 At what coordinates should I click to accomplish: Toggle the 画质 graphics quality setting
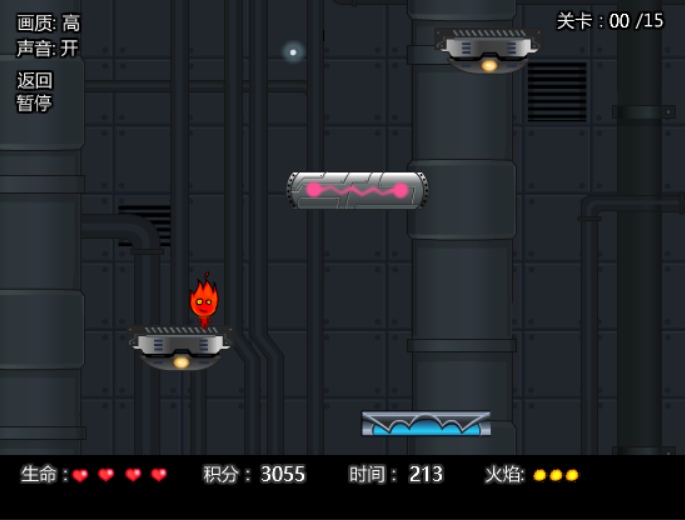[x=48, y=23]
